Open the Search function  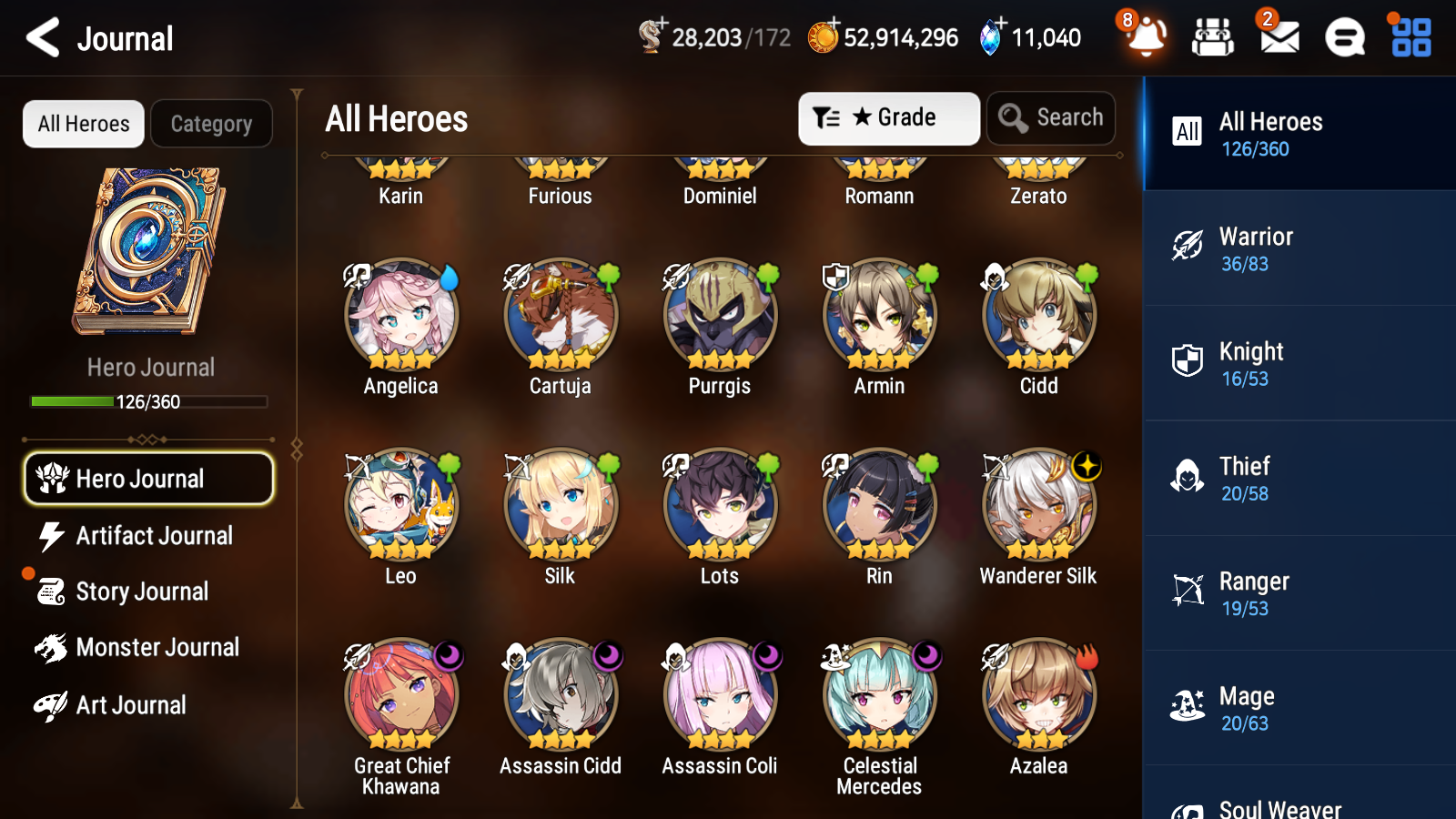point(1051,117)
